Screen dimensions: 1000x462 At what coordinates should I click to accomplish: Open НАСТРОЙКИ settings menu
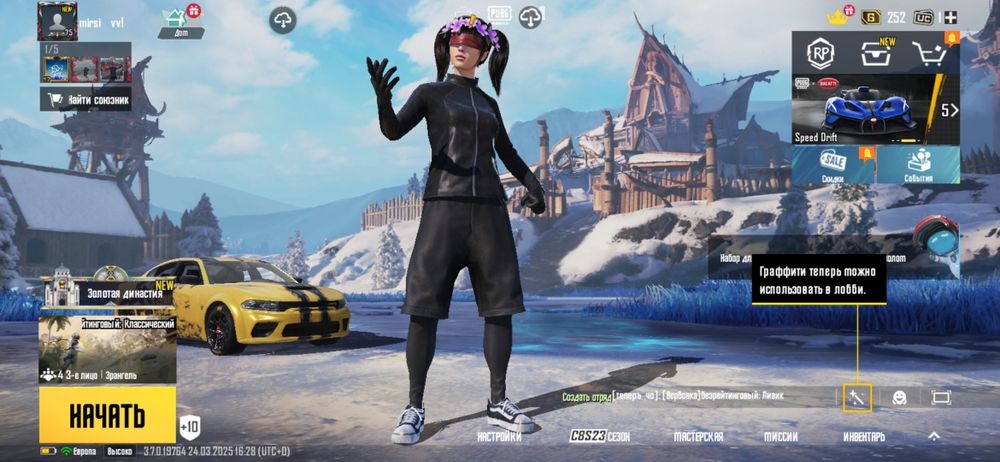(499, 437)
